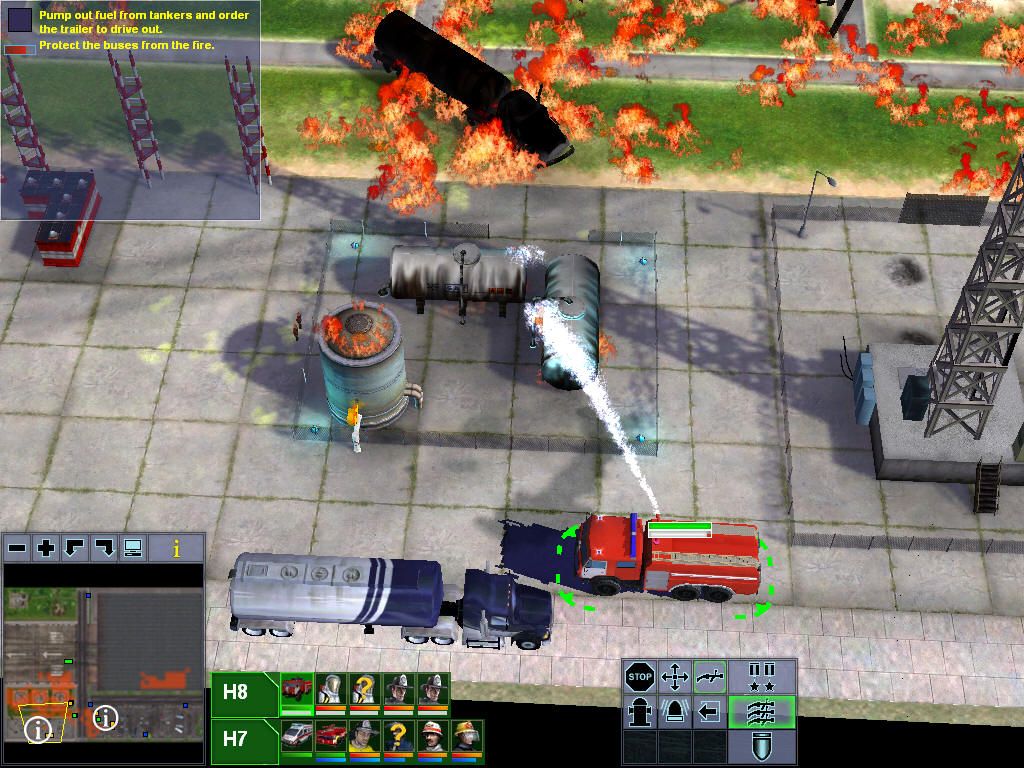The height and width of the screenshot is (768, 1024).
Task: Open the yellow info button above minimap
Action: (x=177, y=548)
